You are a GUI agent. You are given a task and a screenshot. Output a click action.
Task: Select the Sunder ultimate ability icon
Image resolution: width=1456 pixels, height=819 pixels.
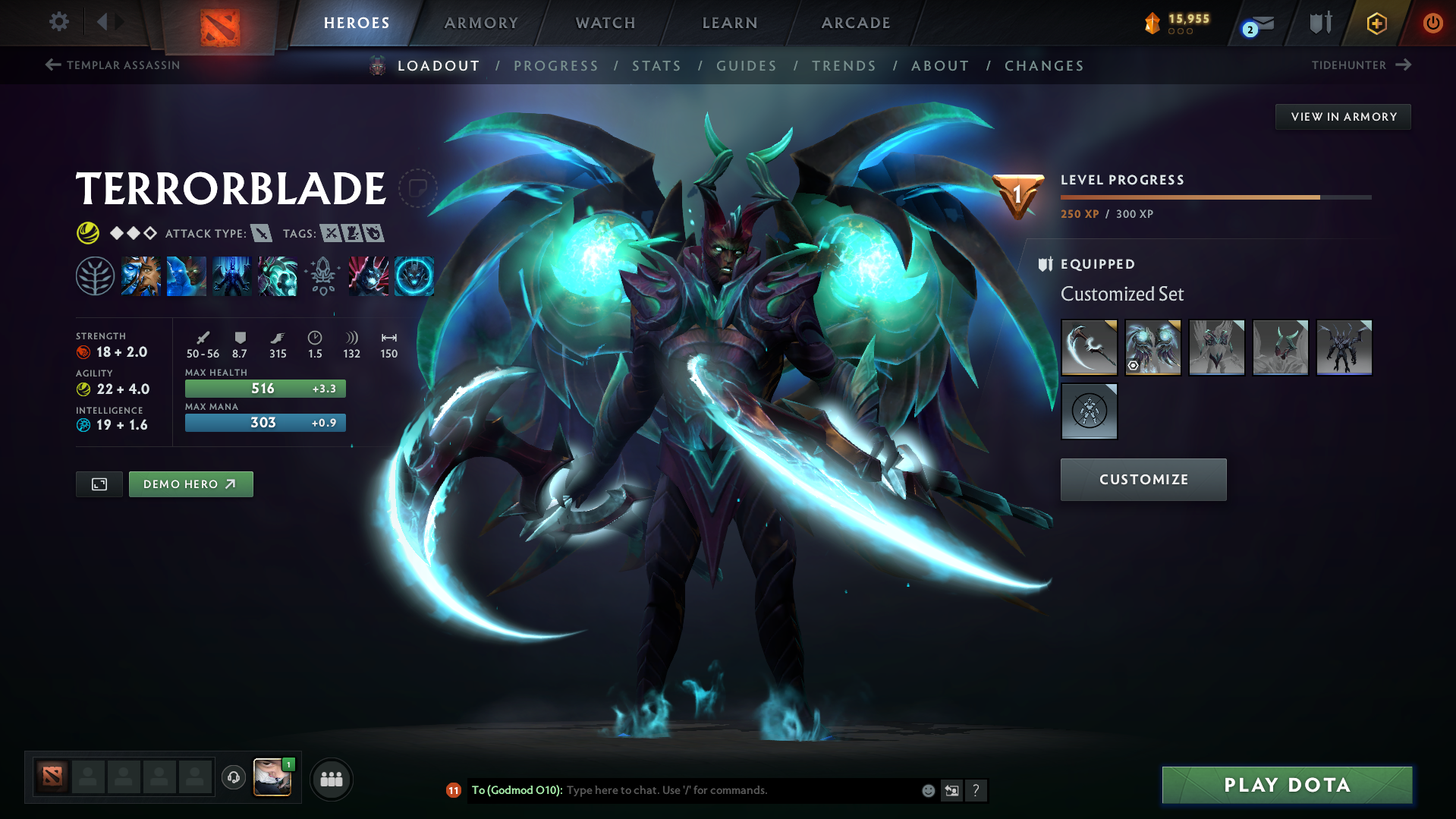pyautogui.click(x=278, y=275)
